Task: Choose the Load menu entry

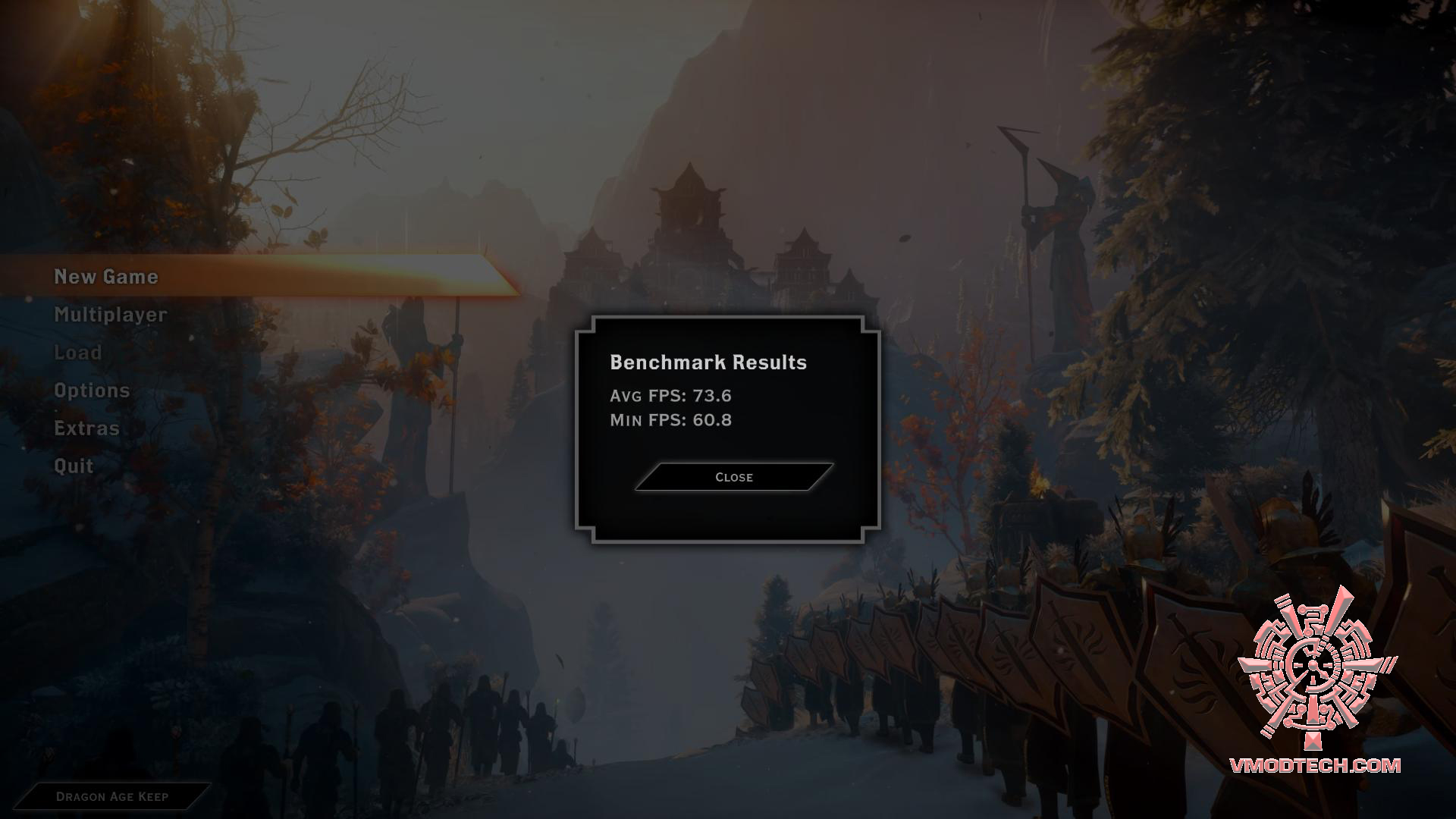Action: (x=78, y=353)
